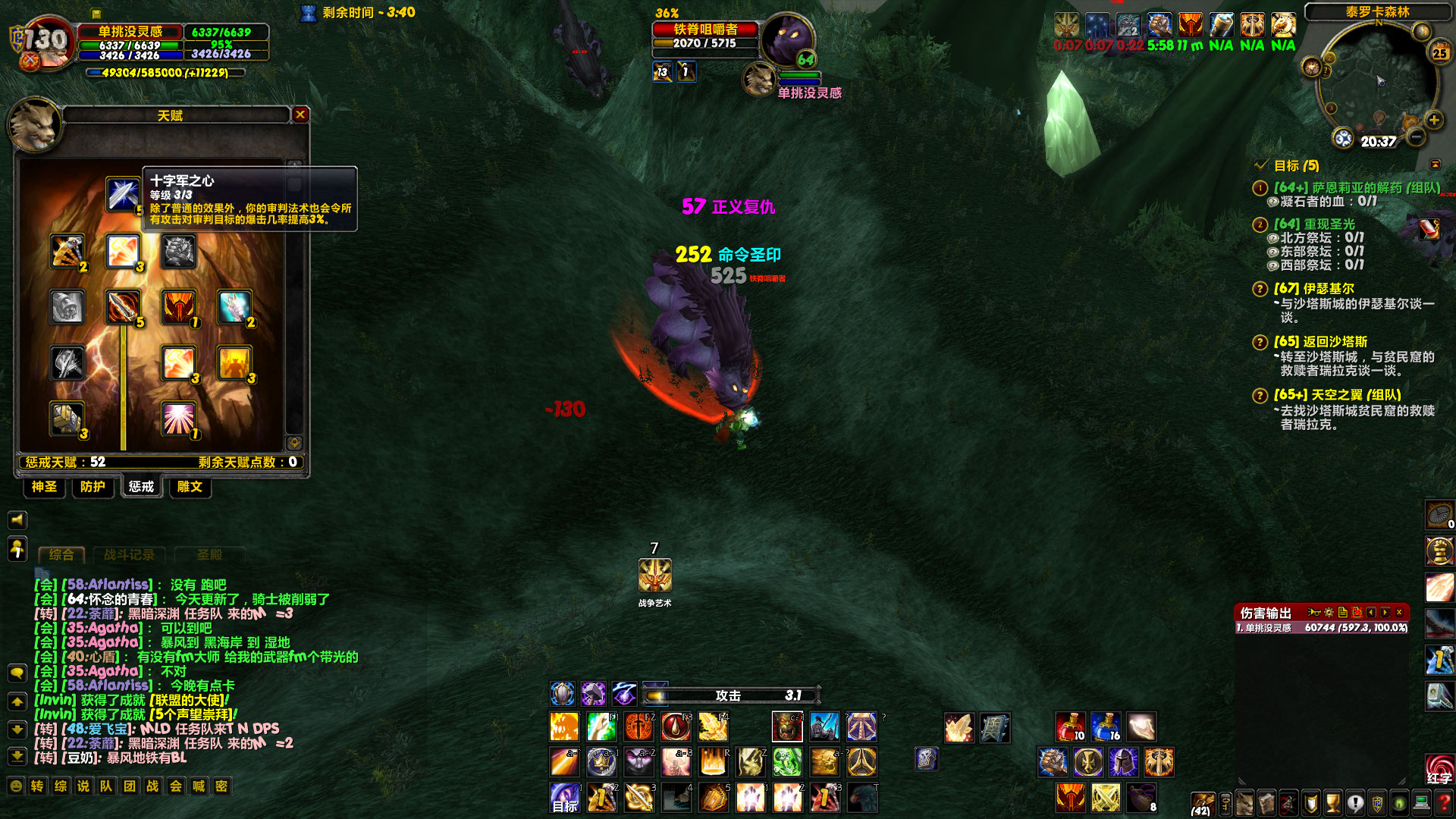The height and width of the screenshot is (819, 1456).
Task: Expand quest [67] 伊瑟基尔 entry
Action: click(x=1260, y=289)
